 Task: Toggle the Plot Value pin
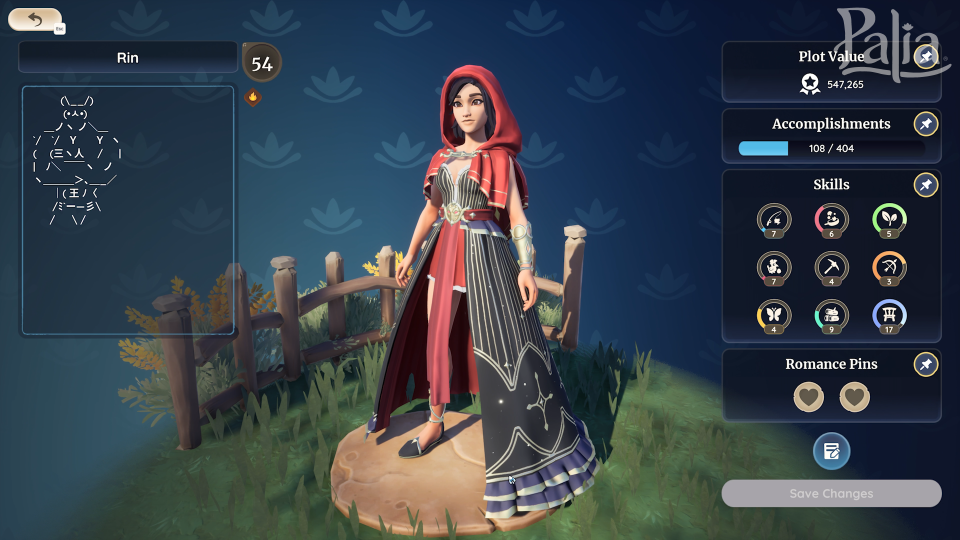(x=926, y=58)
